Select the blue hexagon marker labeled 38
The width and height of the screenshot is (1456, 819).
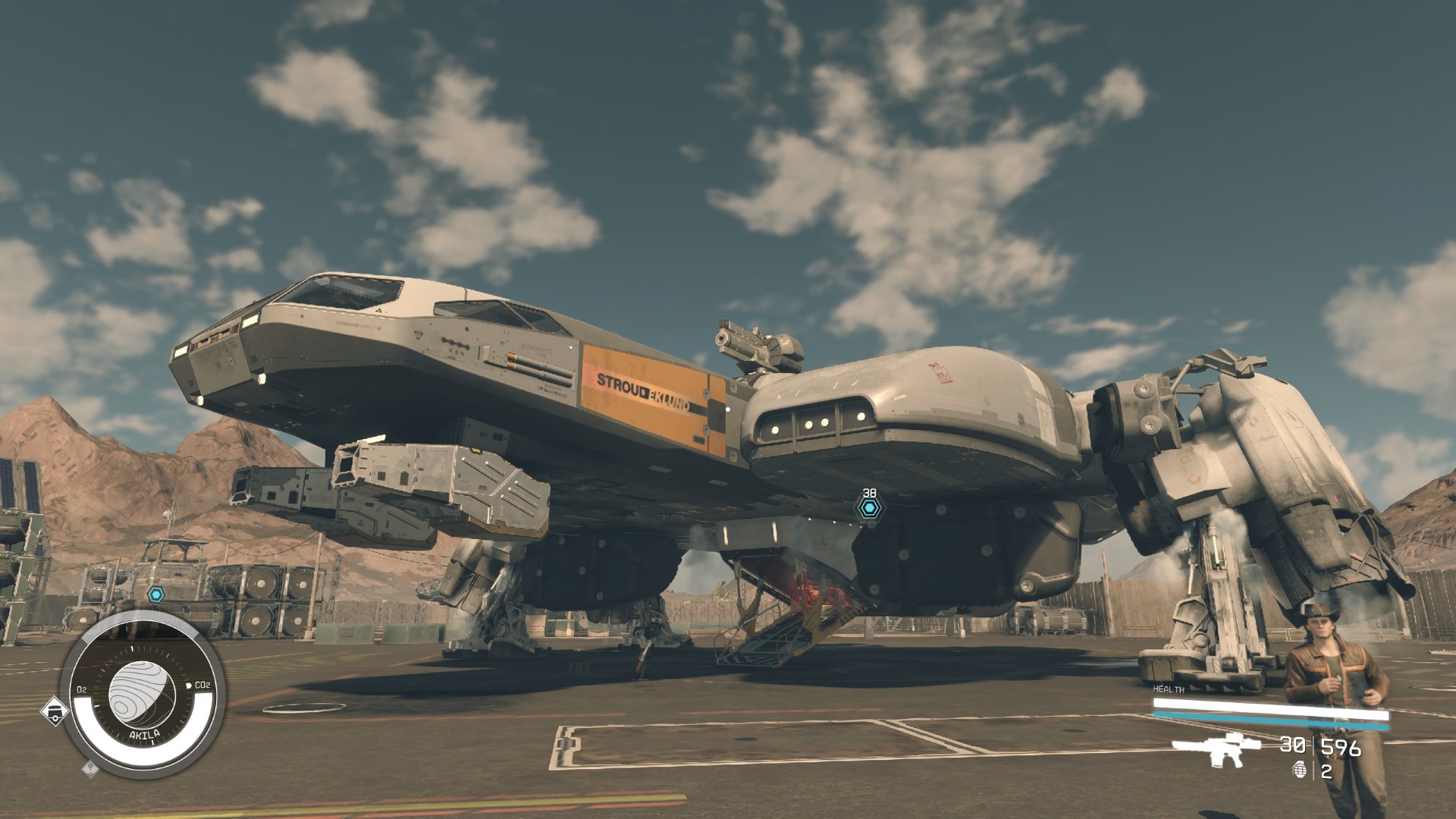pyautogui.click(x=870, y=509)
